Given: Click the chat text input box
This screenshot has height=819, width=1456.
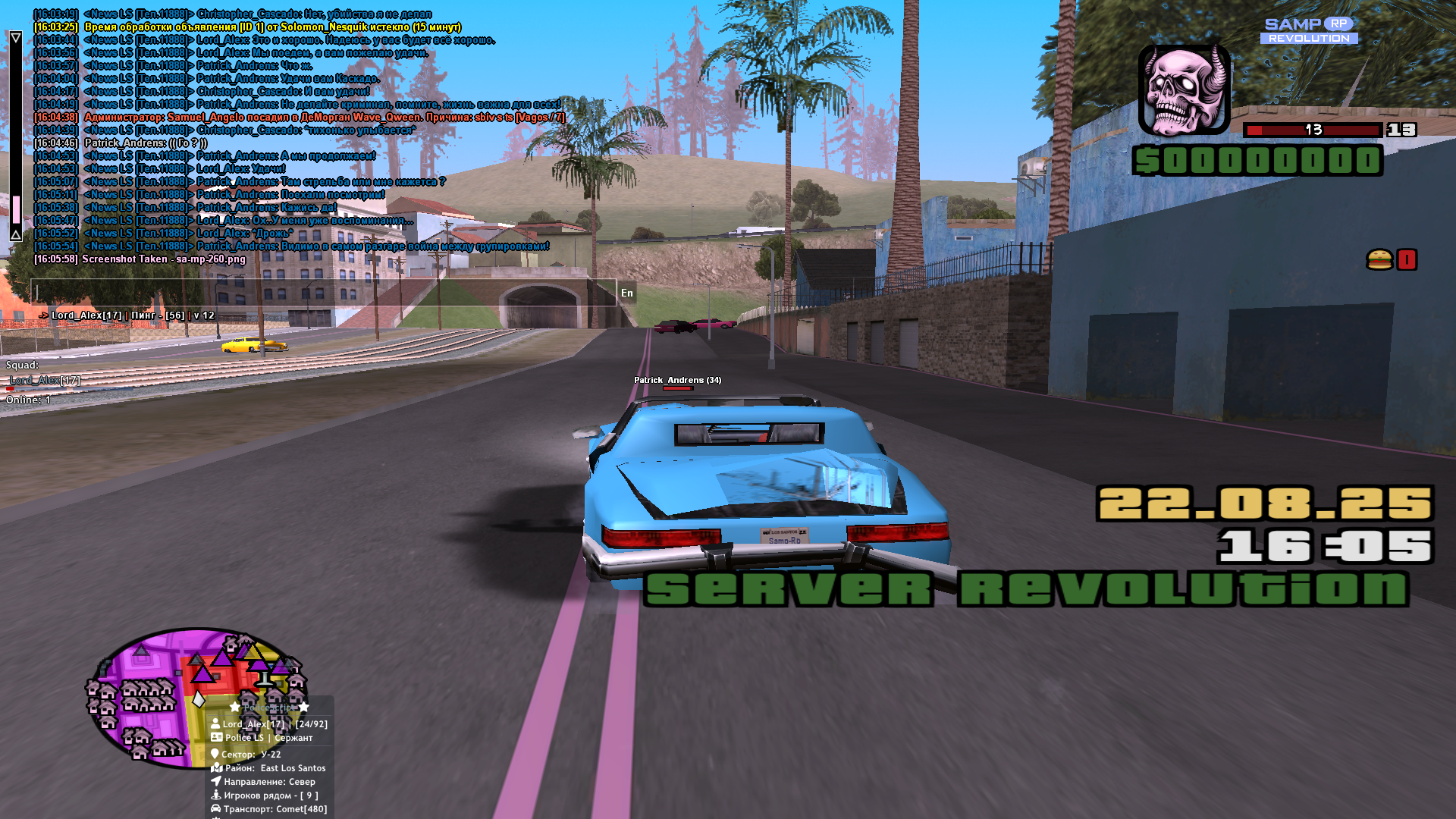Looking at the screenshot, I should pos(323,293).
